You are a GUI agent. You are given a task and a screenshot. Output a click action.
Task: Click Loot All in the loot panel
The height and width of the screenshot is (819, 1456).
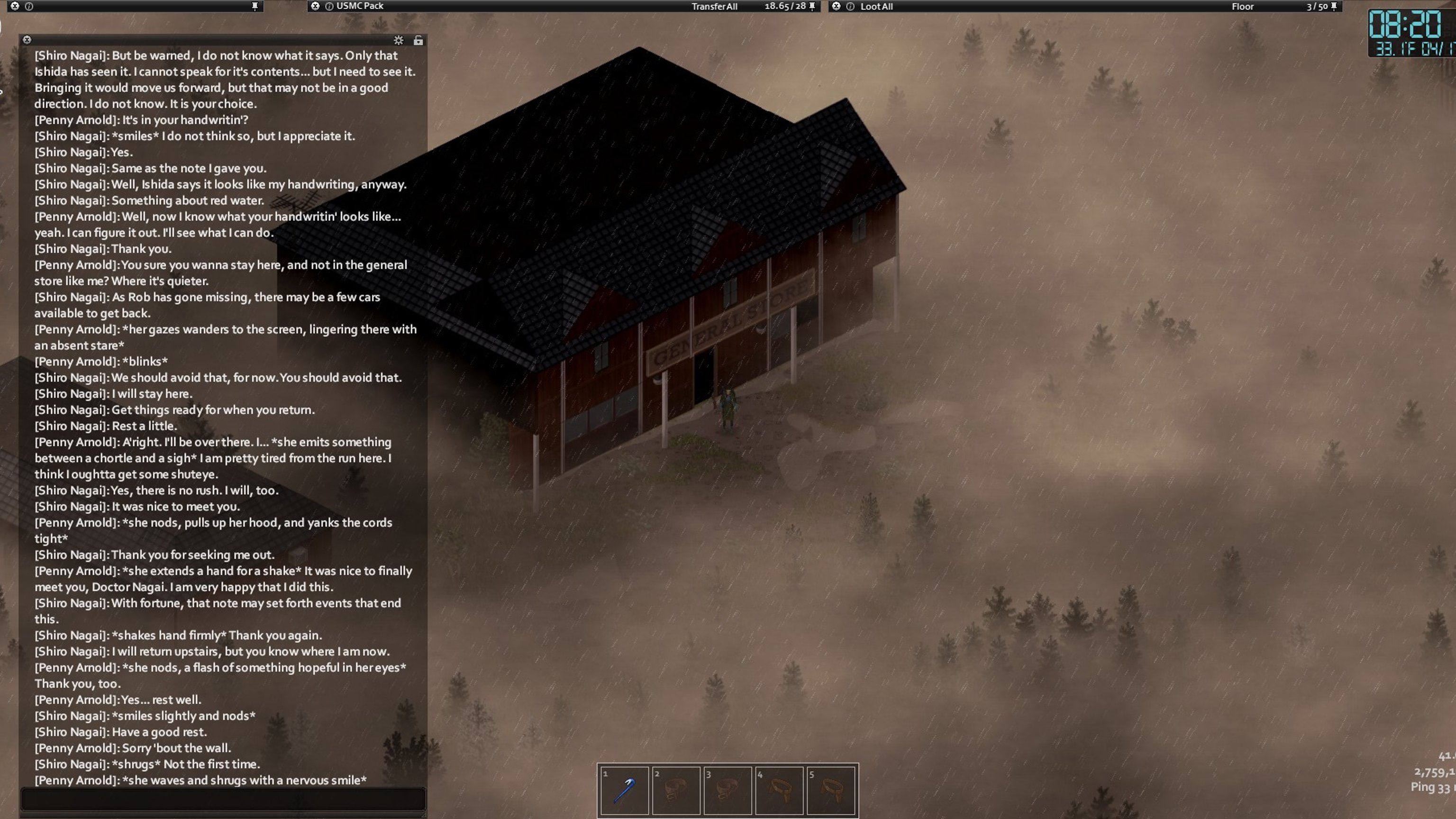click(x=876, y=6)
